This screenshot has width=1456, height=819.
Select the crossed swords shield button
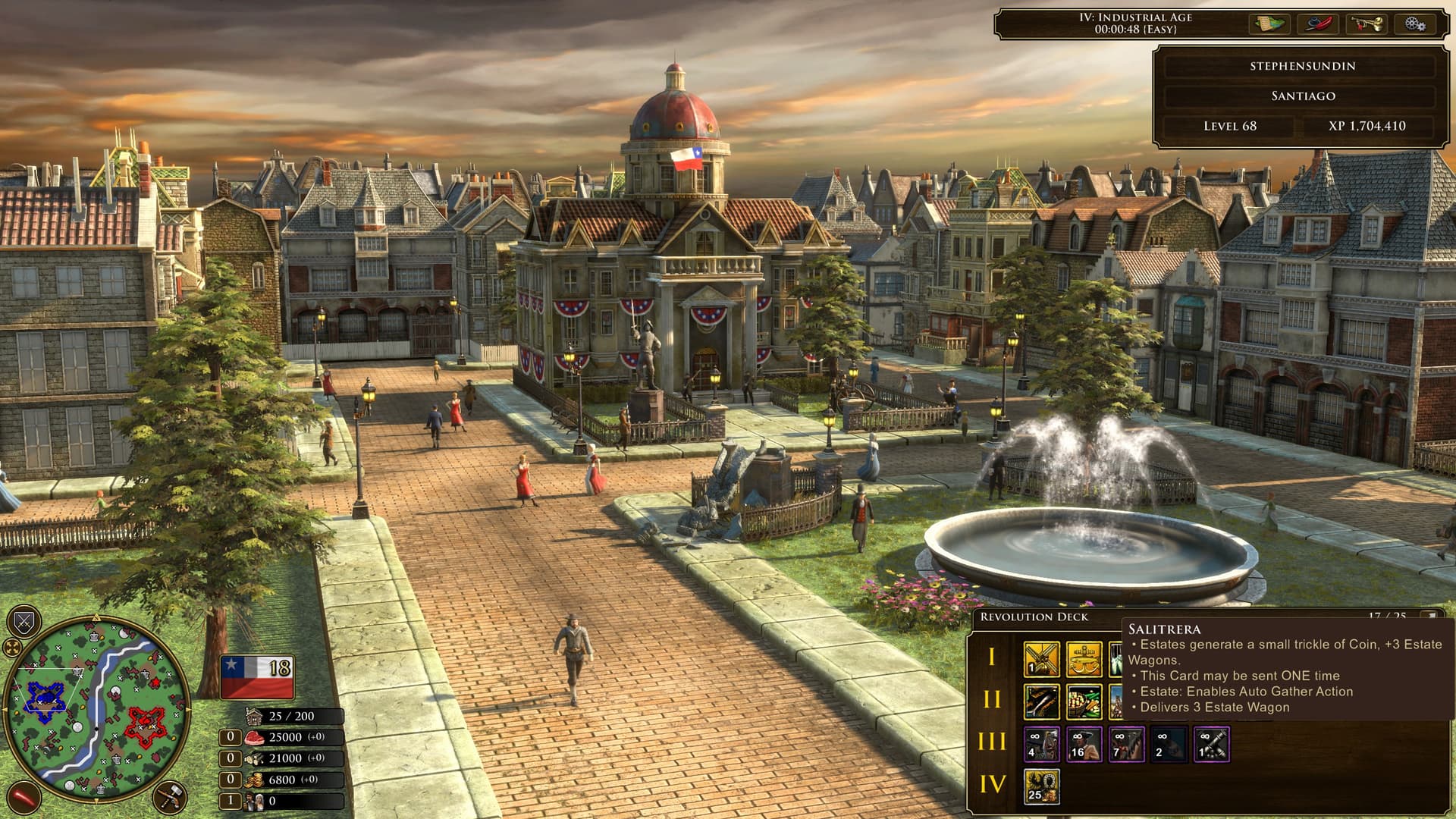(24, 623)
